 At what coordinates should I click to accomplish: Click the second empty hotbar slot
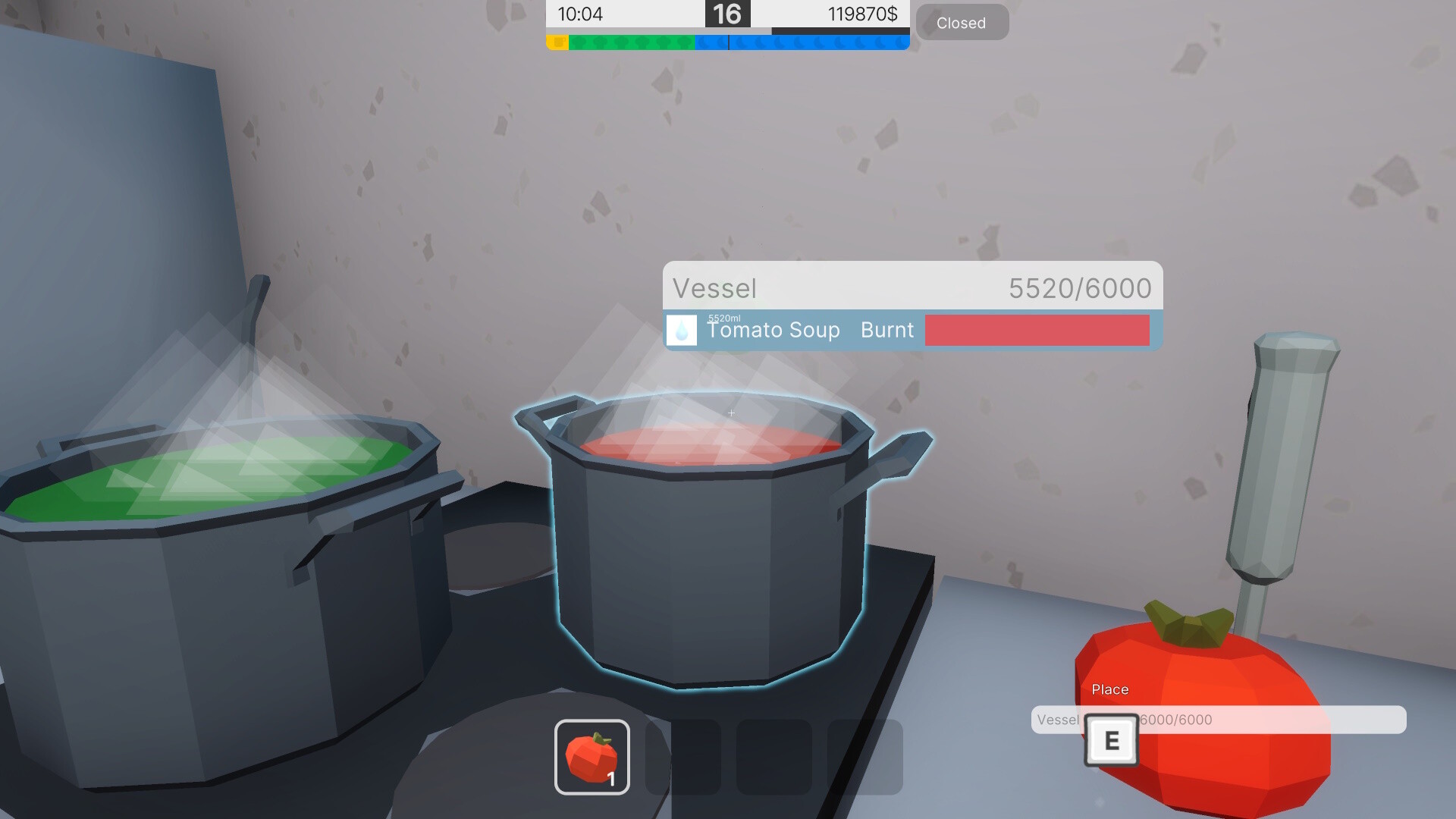tap(681, 758)
